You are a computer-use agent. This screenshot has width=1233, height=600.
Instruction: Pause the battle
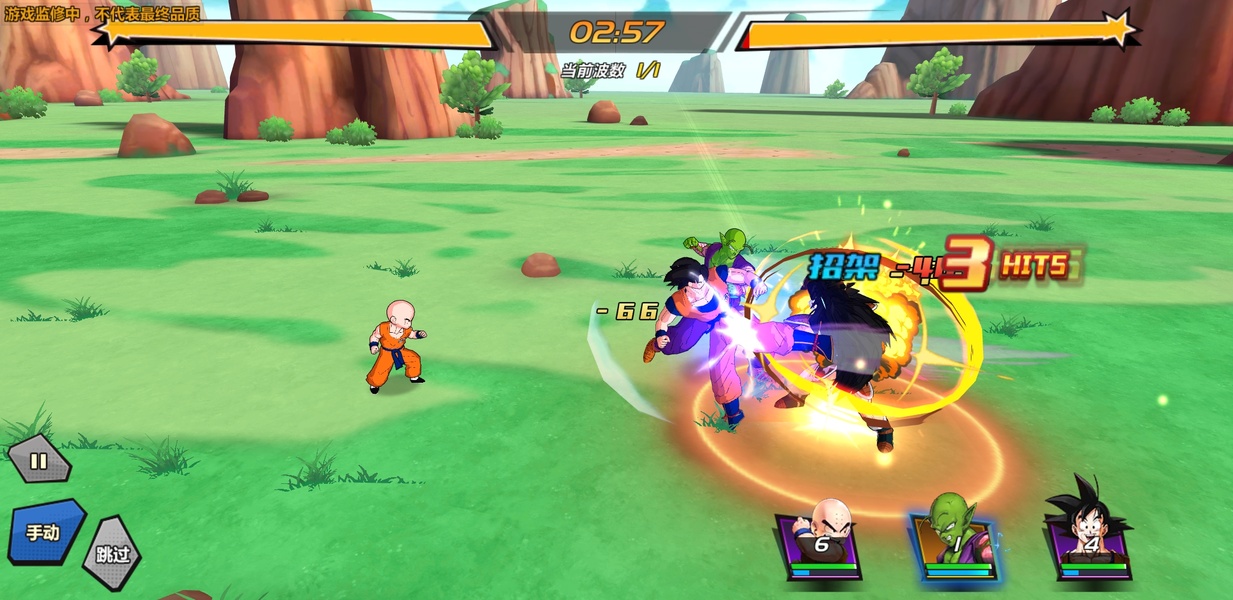39,461
